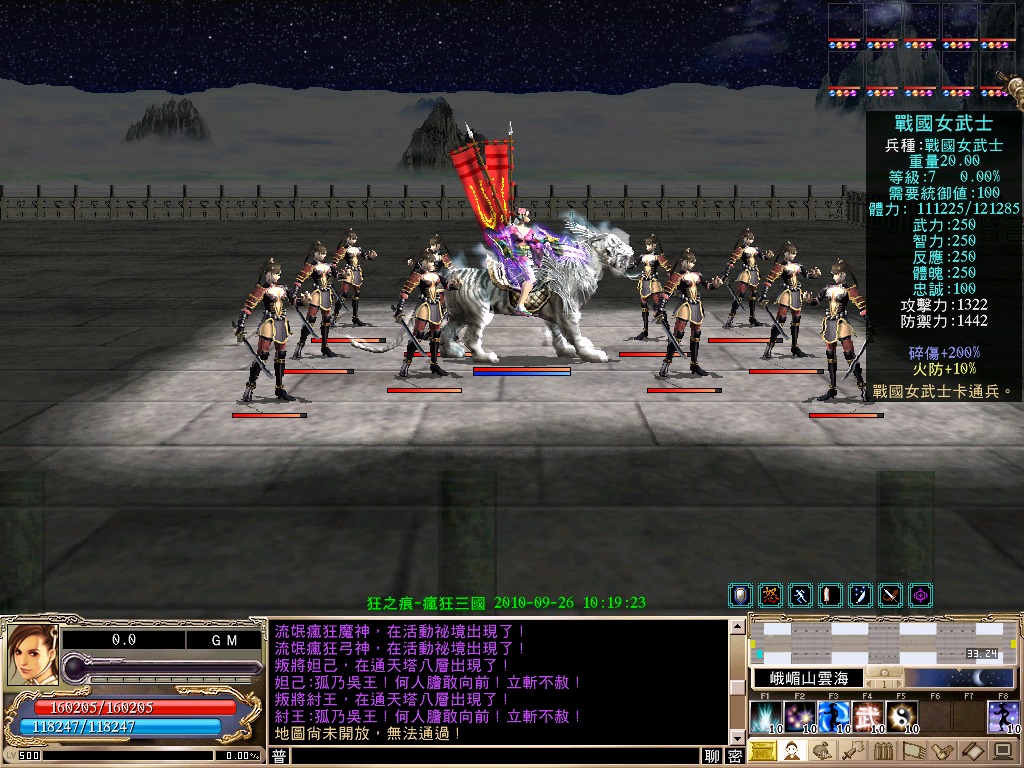This screenshot has width=1024, height=768.
Task: Open the sword skills menu button
Action: [851, 751]
